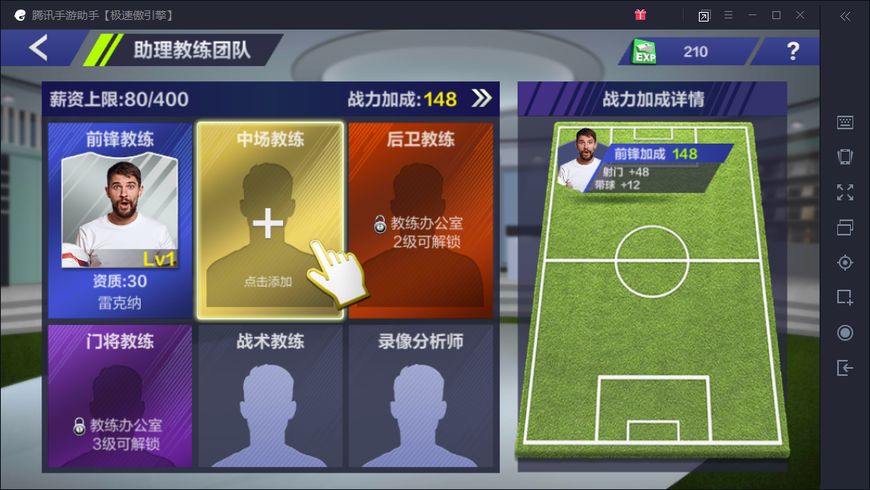This screenshot has width=870, height=490.
Task: Add a midfield coach in 中场教练 slot
Action: point(269,222)
